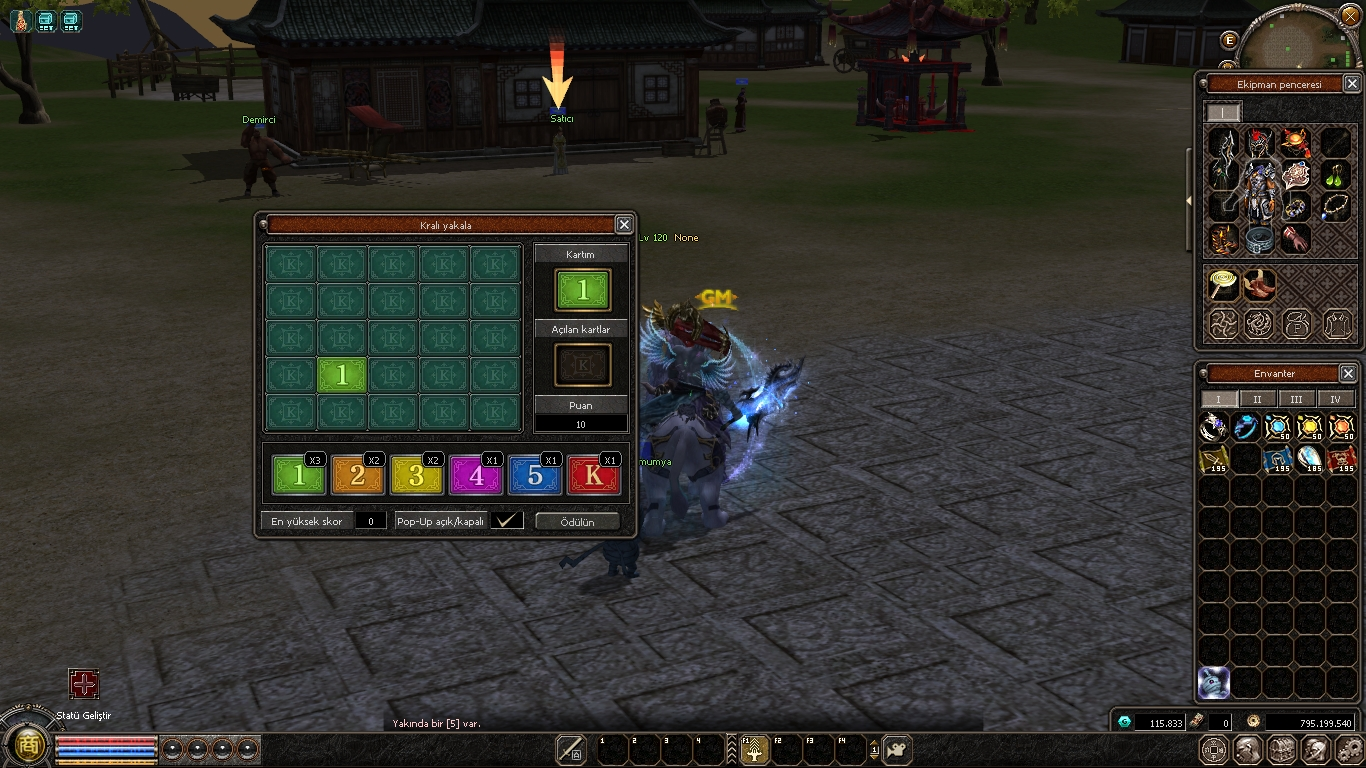Select the white rabbit pet item in inventory
This screenshot has width=1366, height=768.
pos(1214,682)
